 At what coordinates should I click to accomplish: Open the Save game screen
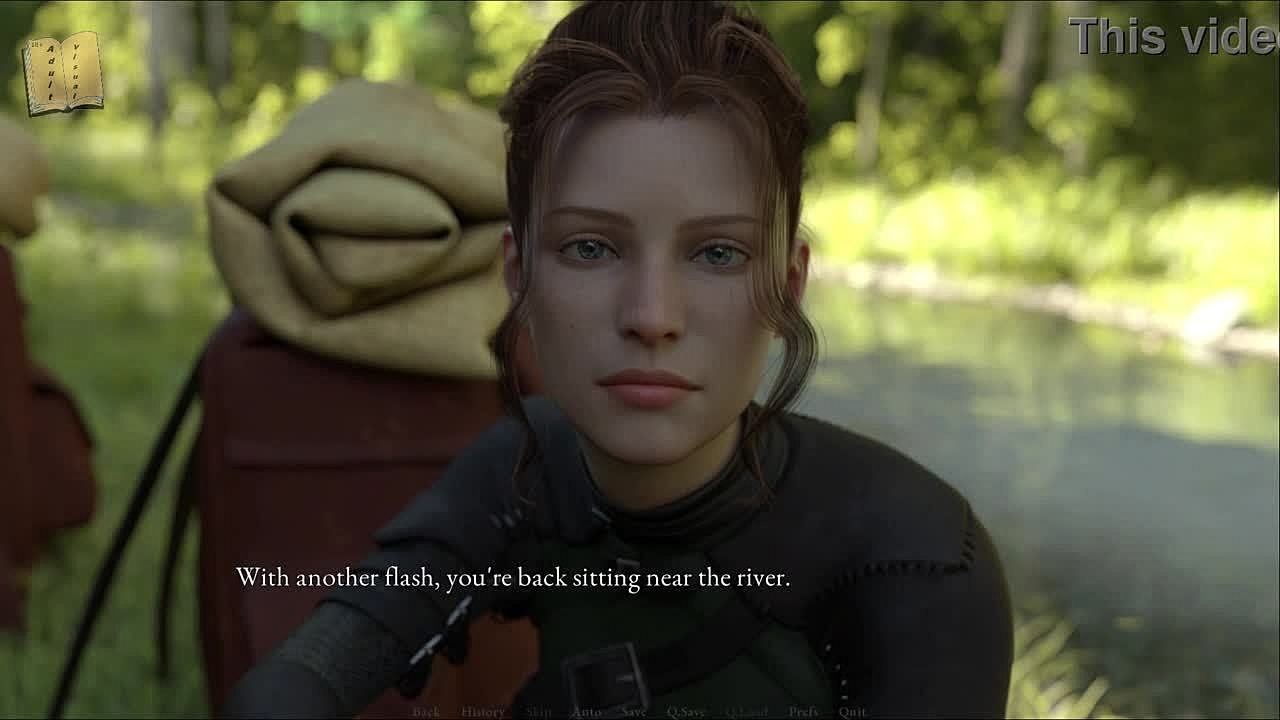[634, 712]
